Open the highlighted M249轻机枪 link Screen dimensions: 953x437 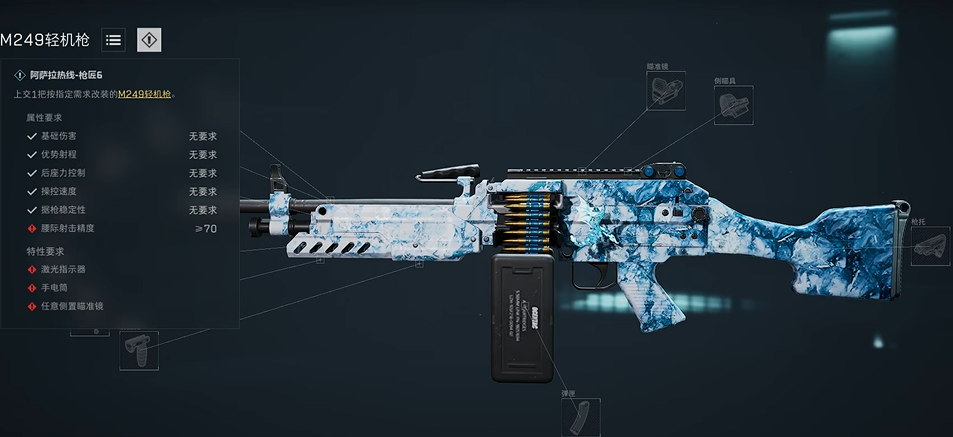pos(146,94)
